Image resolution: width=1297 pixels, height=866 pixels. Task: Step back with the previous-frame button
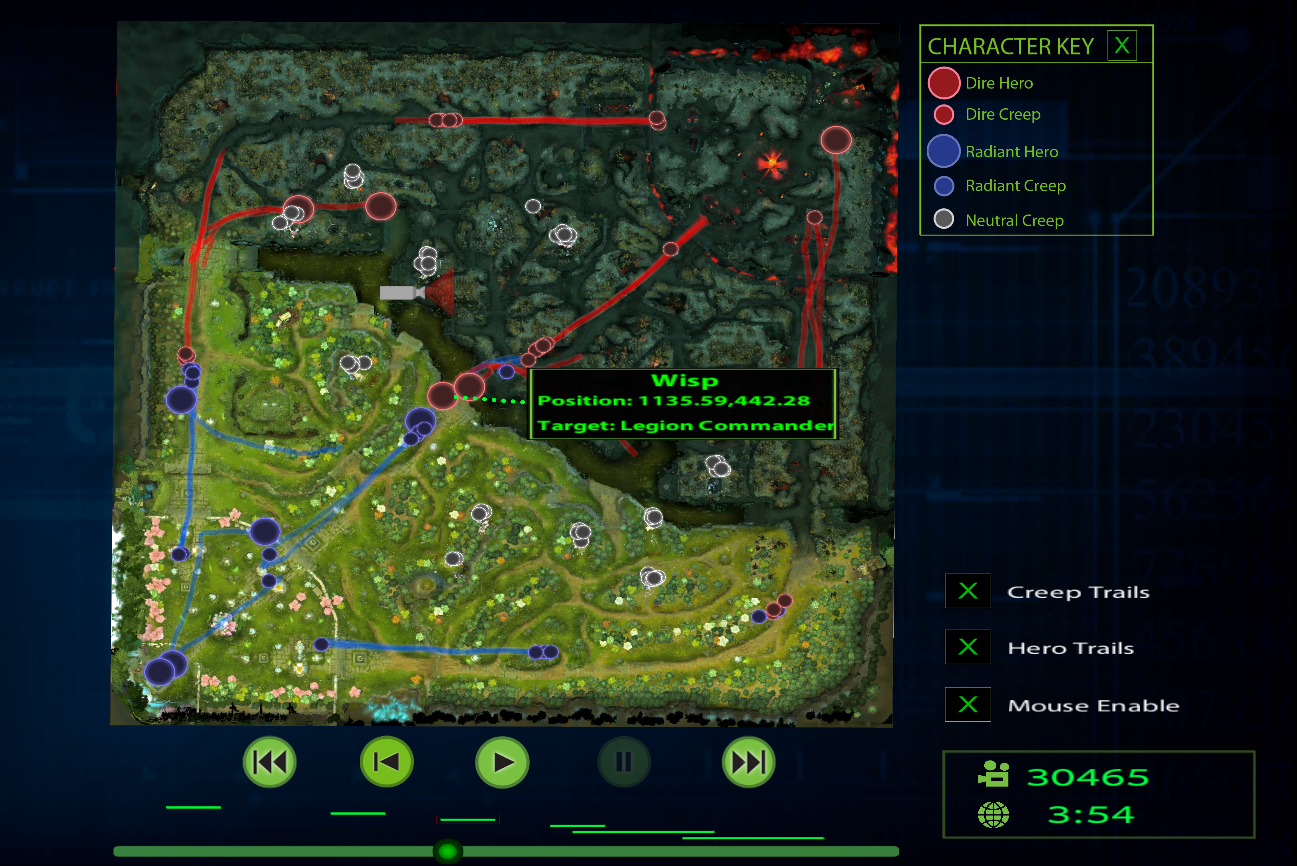coord(386,763)
